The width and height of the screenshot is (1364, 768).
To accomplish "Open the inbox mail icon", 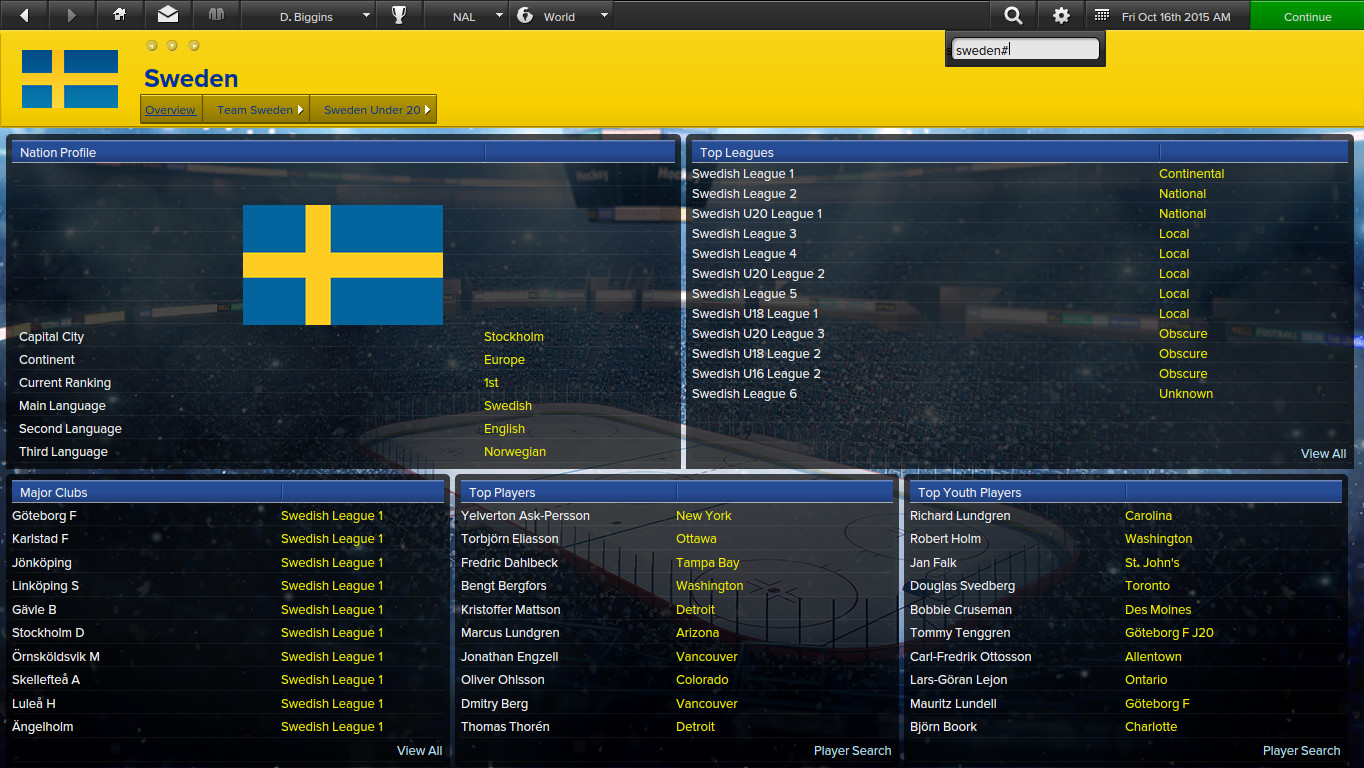I will point(167,14).
